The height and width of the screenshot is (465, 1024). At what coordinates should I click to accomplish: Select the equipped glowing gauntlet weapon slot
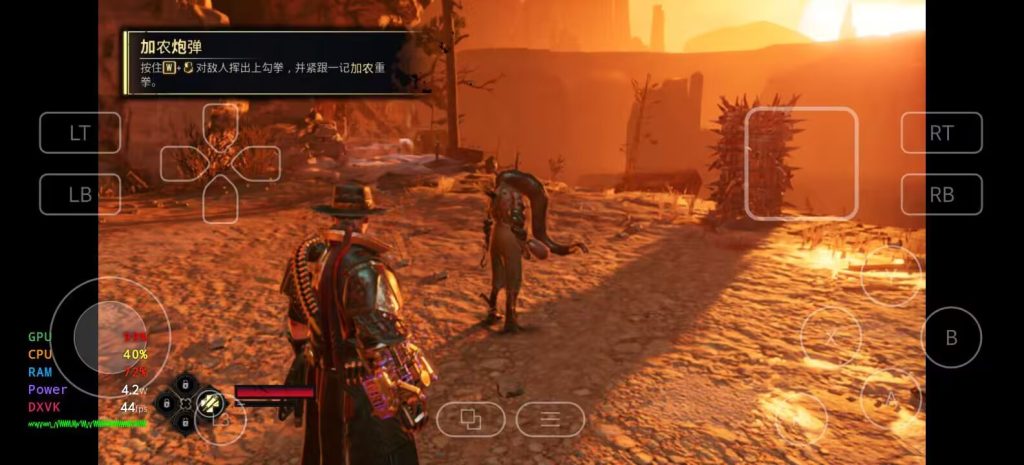[x=210, y=402]
